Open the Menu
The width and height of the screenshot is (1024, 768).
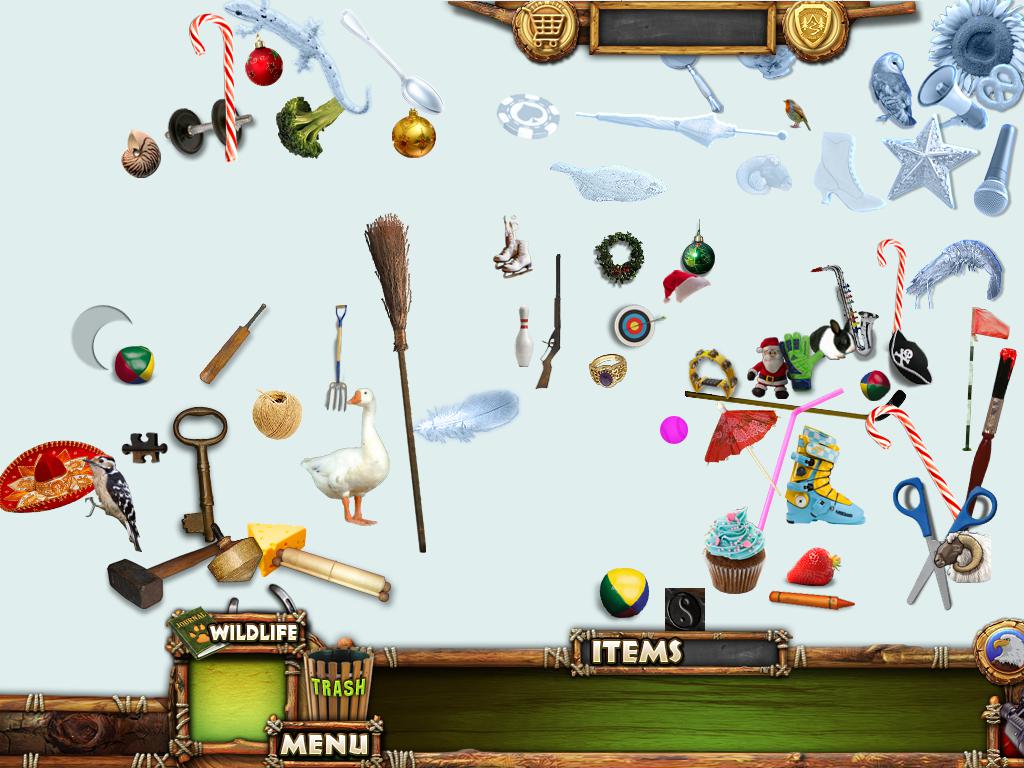point(322,744)
